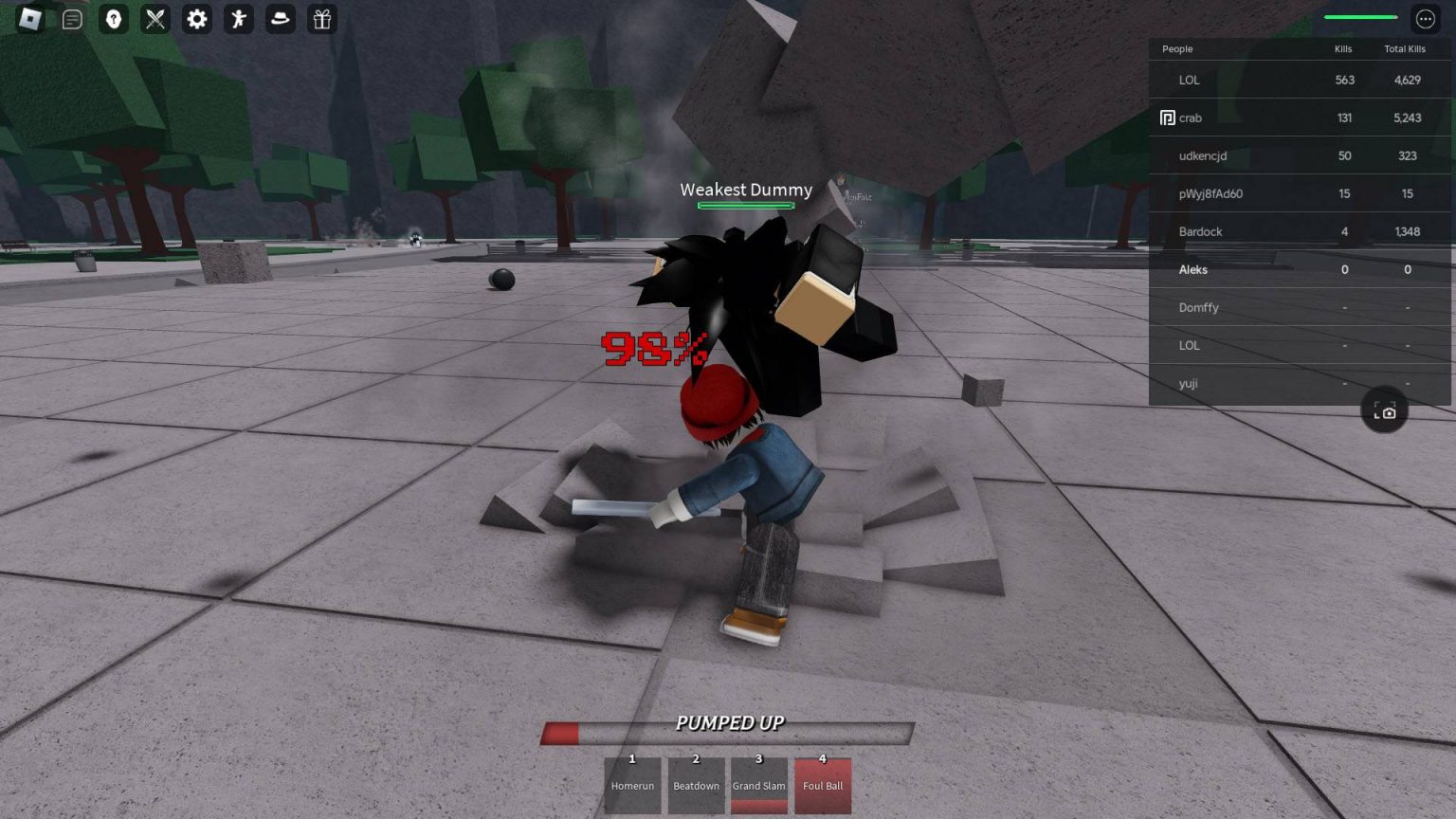Viewport: 1456px width, 819px height.
Task: Open the gift rewards icon
Action: pos(321,19)
